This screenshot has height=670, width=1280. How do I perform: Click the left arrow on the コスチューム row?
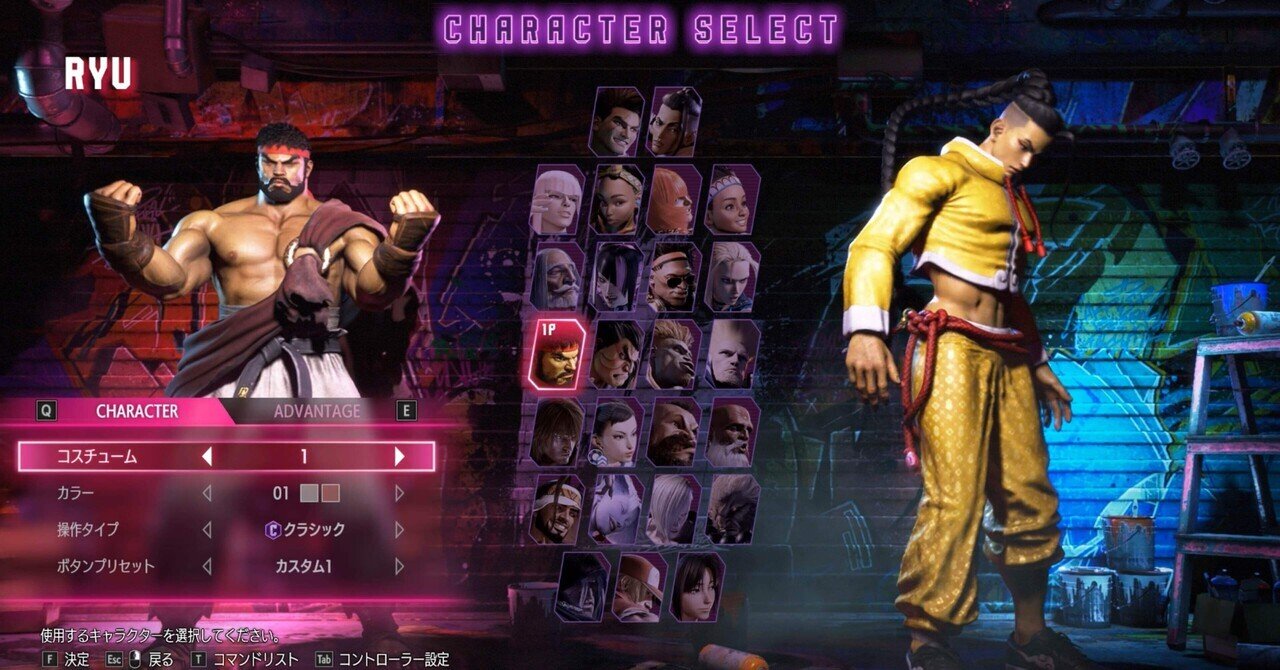pos(207,457)
